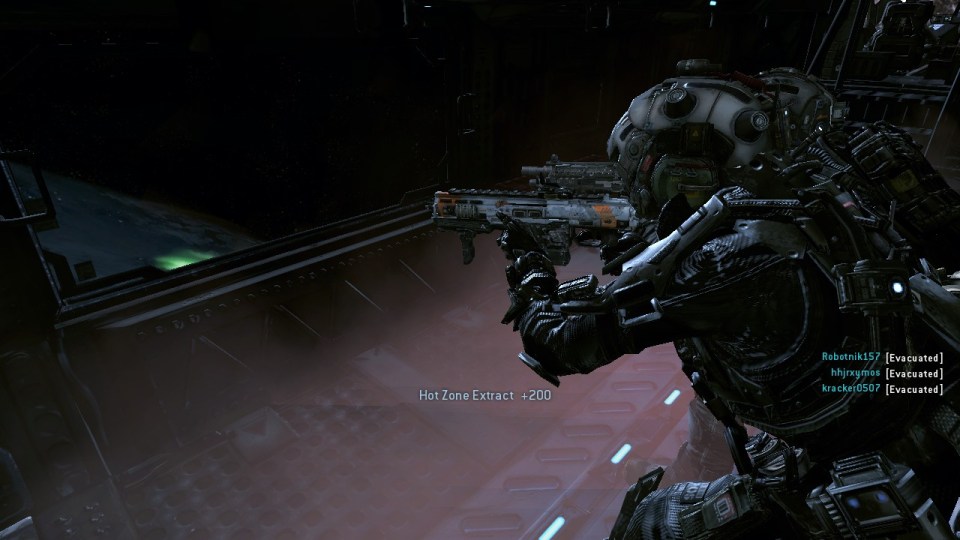960x540 pixels.
Task: Select kracker0507 in the evacuated player list
Action: tap(849, 388)
